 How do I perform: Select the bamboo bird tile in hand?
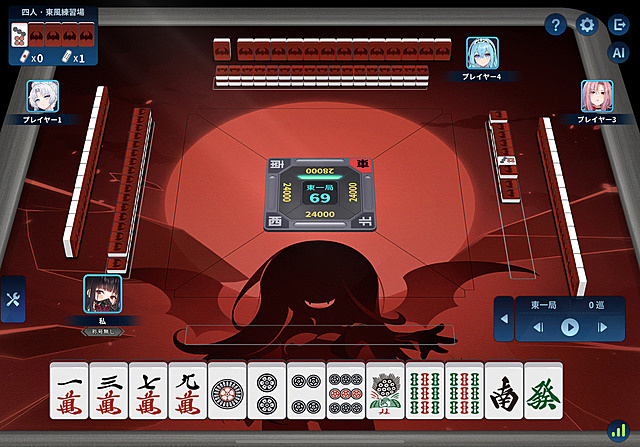pyautogui.click(x=385, y=390)
